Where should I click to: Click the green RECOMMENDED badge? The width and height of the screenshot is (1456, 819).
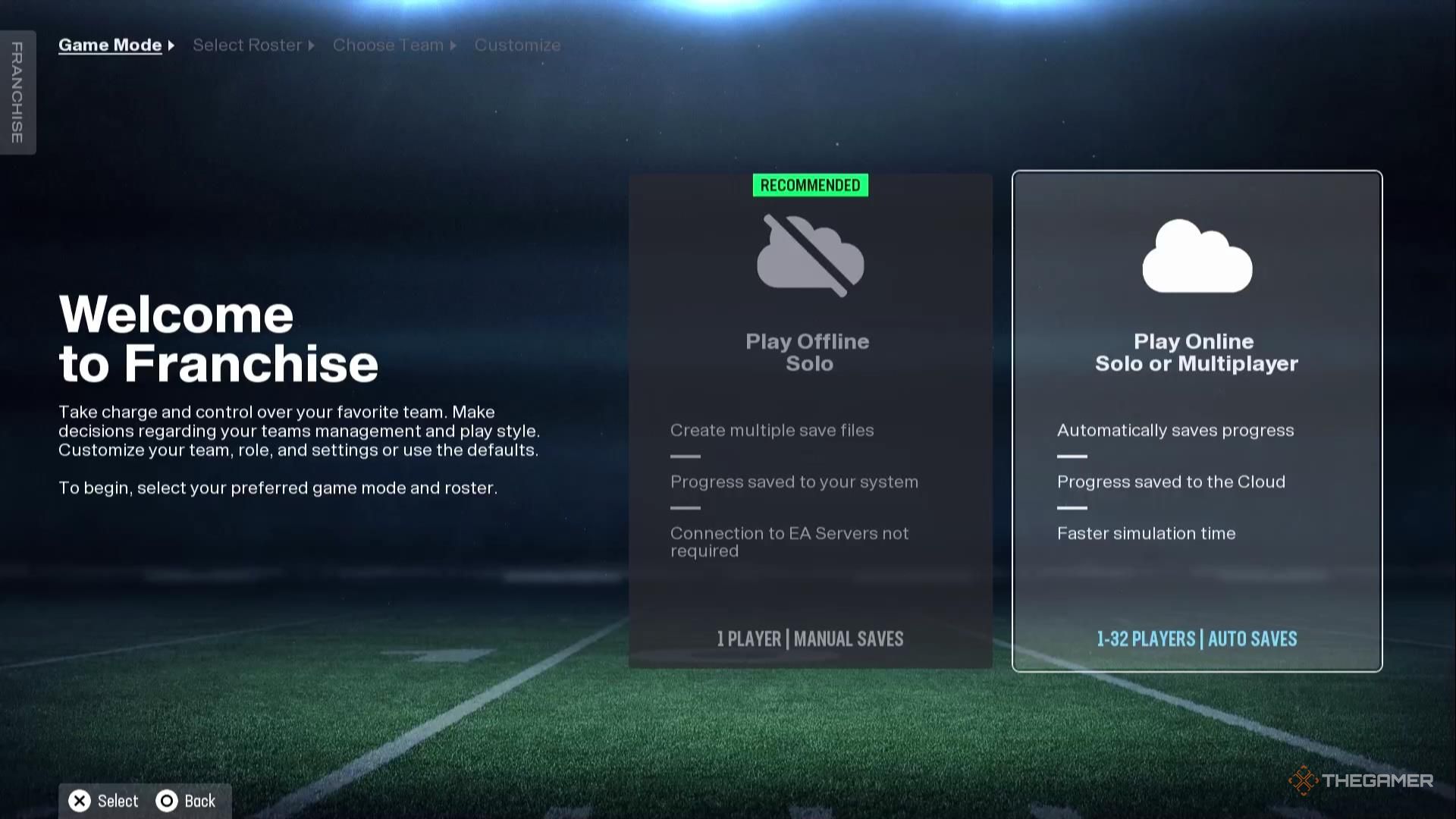(x=809, y=184)
